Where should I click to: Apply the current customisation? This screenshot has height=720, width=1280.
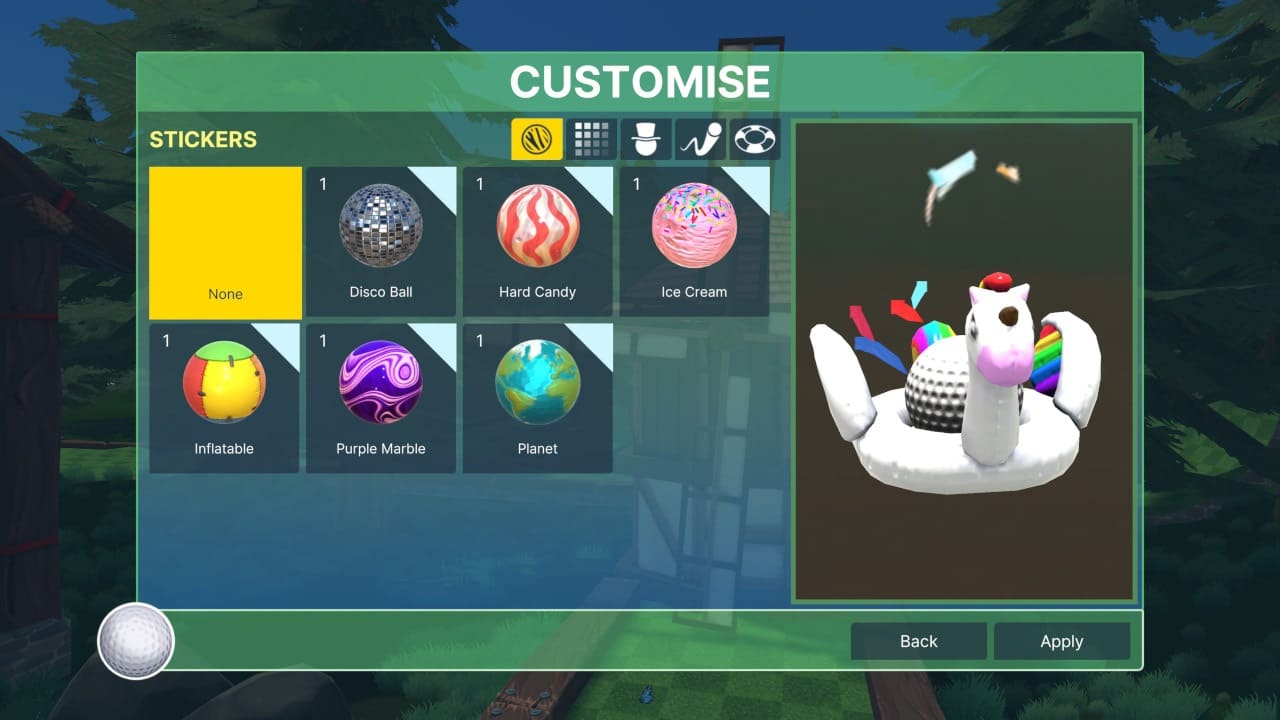[1062, 641]
